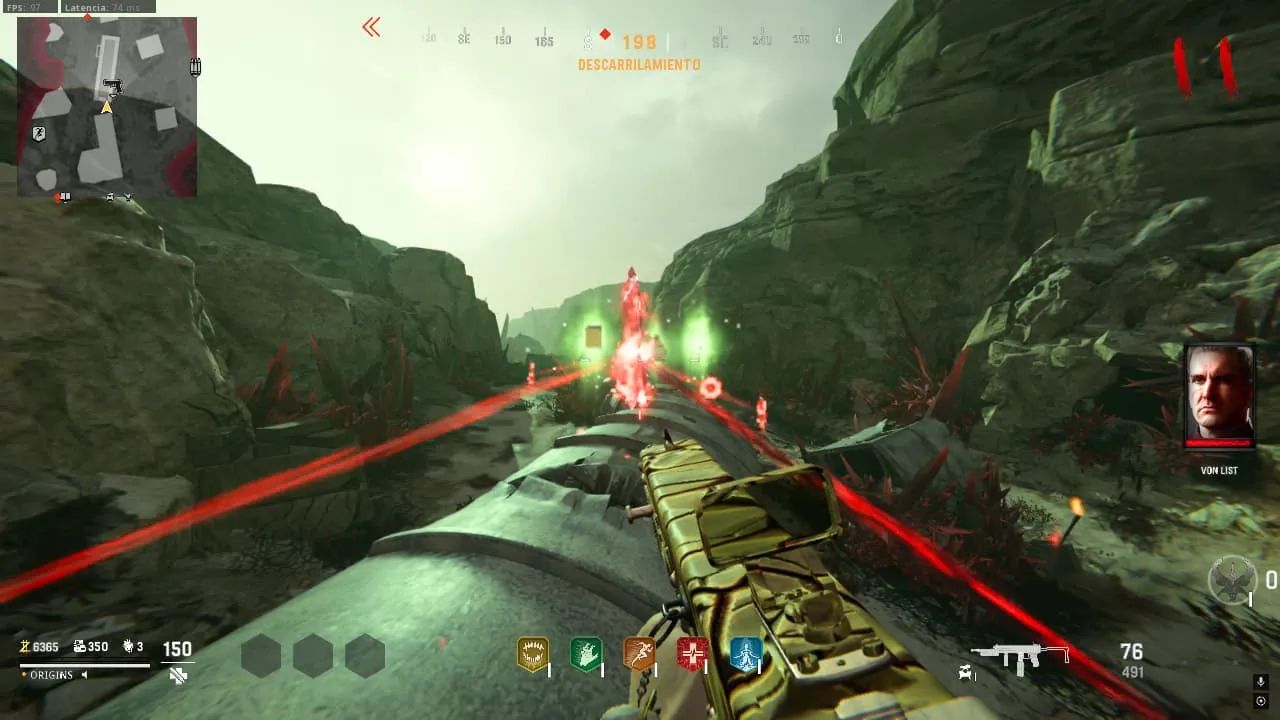Viewport: 1280px width, 720px height.
Task: Activate the eagle emblem field upgrade
Action: tap(1232, 580)
